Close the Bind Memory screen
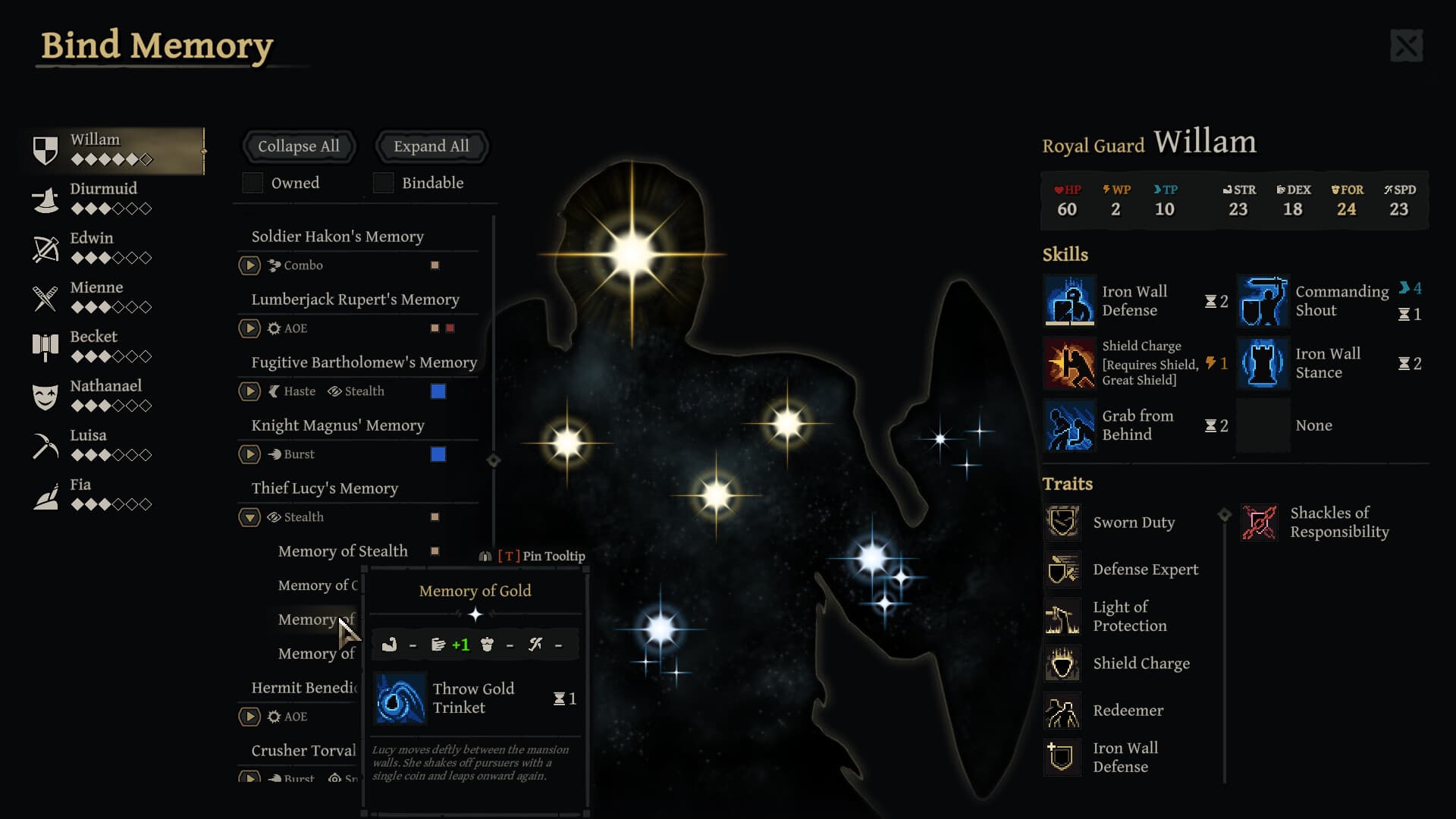This screenshot has height=819, width=1456. click(x=1406, y=46)
